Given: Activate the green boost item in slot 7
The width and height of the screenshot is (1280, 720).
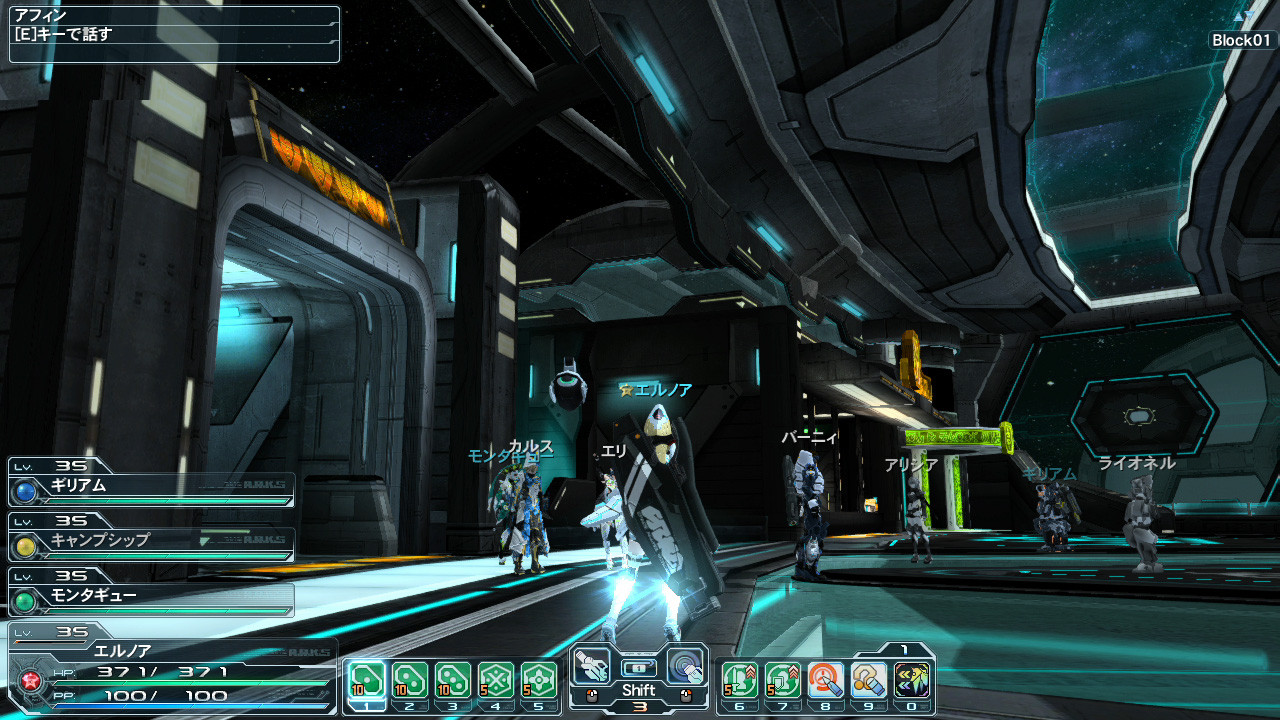Looking at the screenshot, I should 783,680.
